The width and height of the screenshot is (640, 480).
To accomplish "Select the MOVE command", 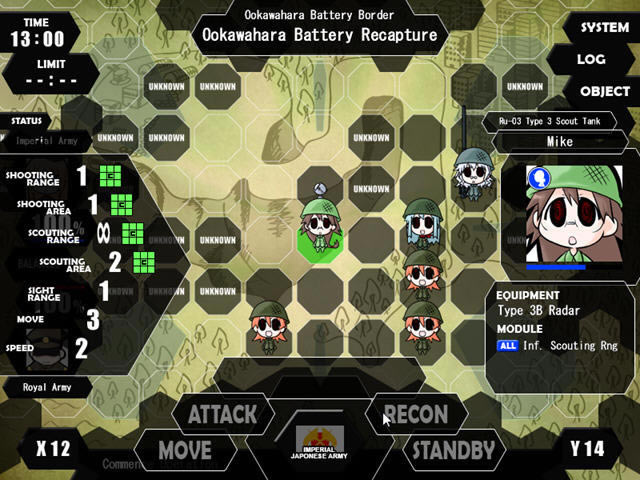I will [x=185, y=450].
